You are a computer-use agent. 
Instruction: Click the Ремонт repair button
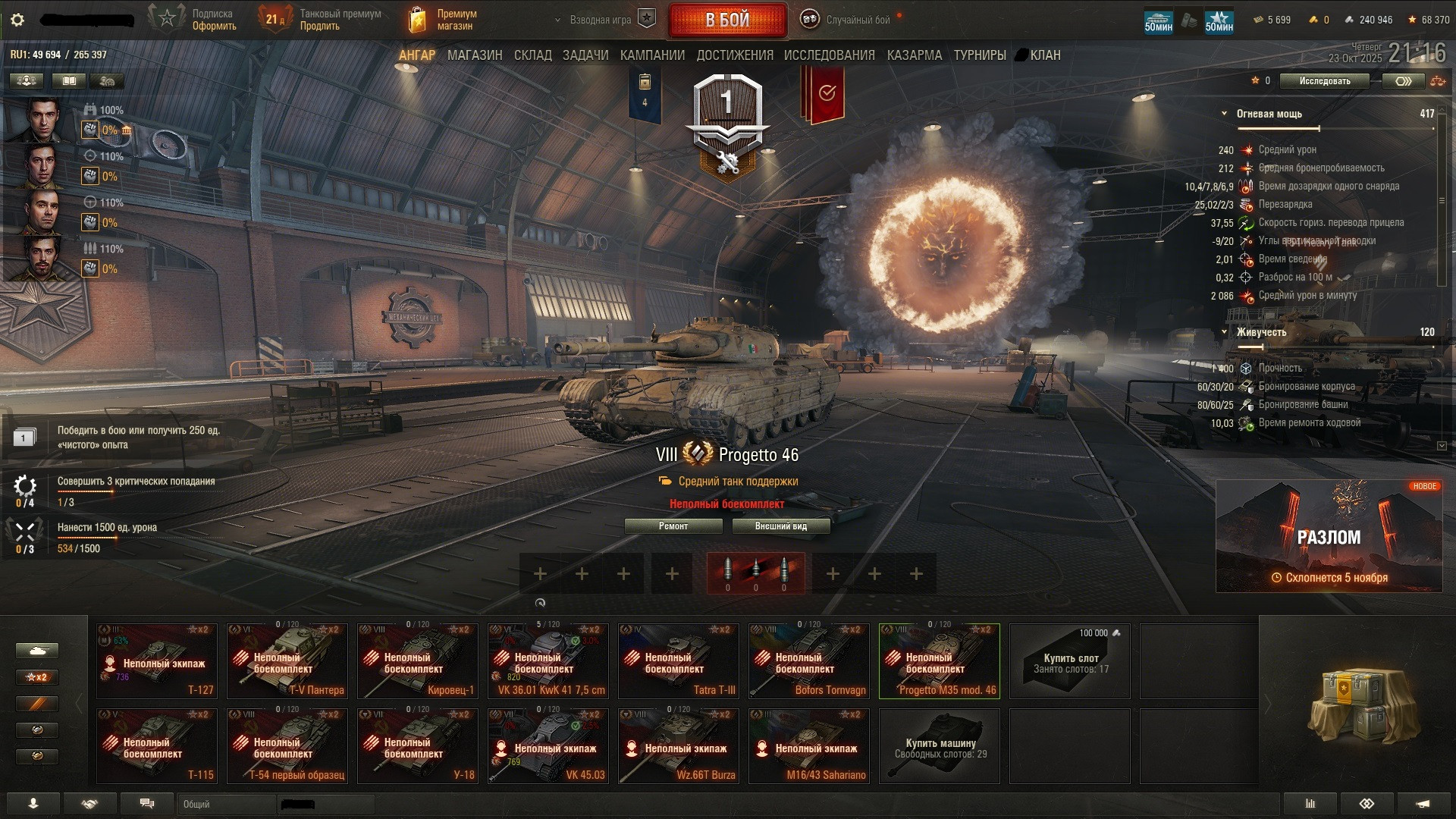(x=673, y=526)
